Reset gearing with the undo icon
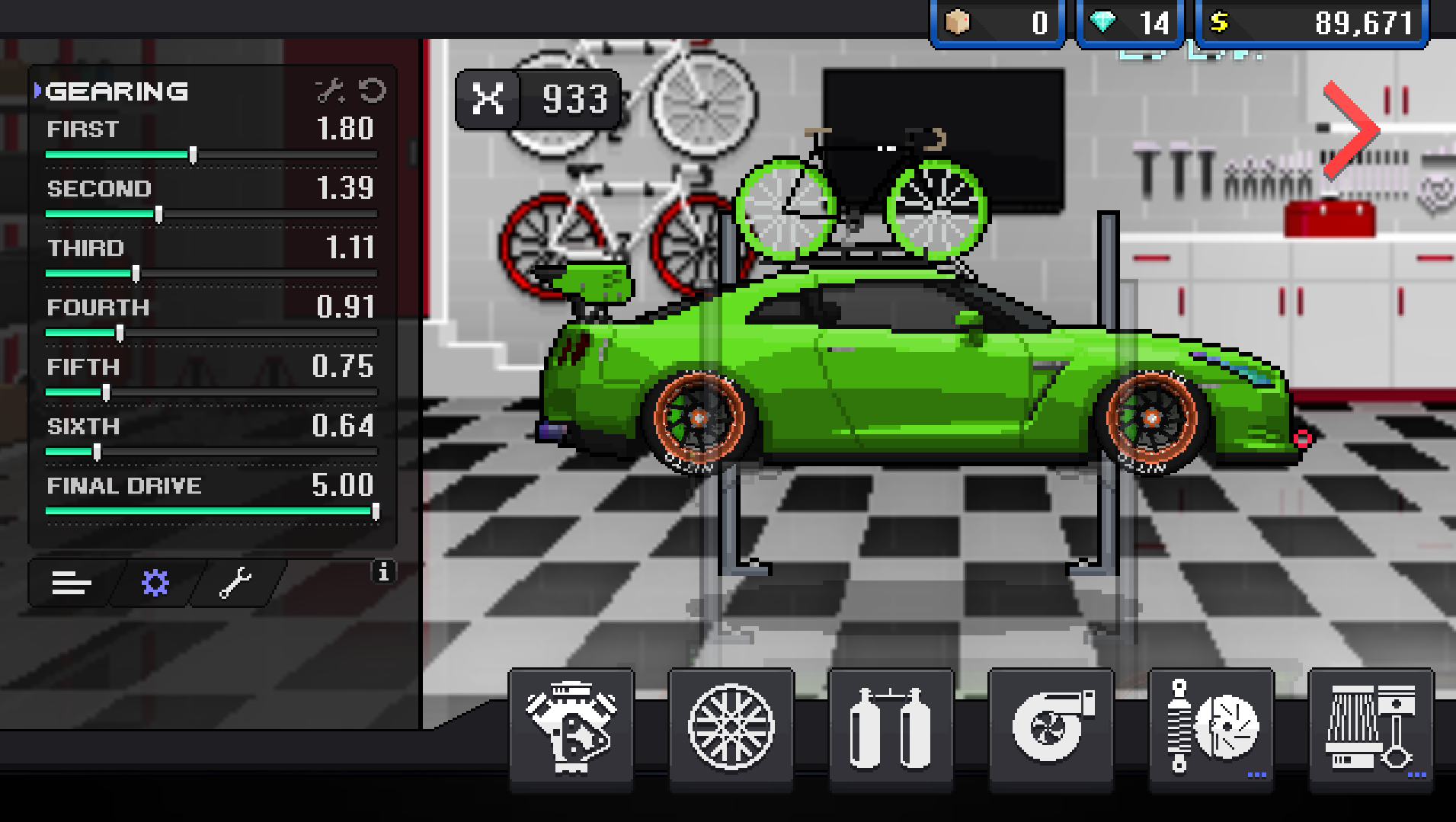The width and height of the screenshot is (1456, 822). (x=371, y=91)
